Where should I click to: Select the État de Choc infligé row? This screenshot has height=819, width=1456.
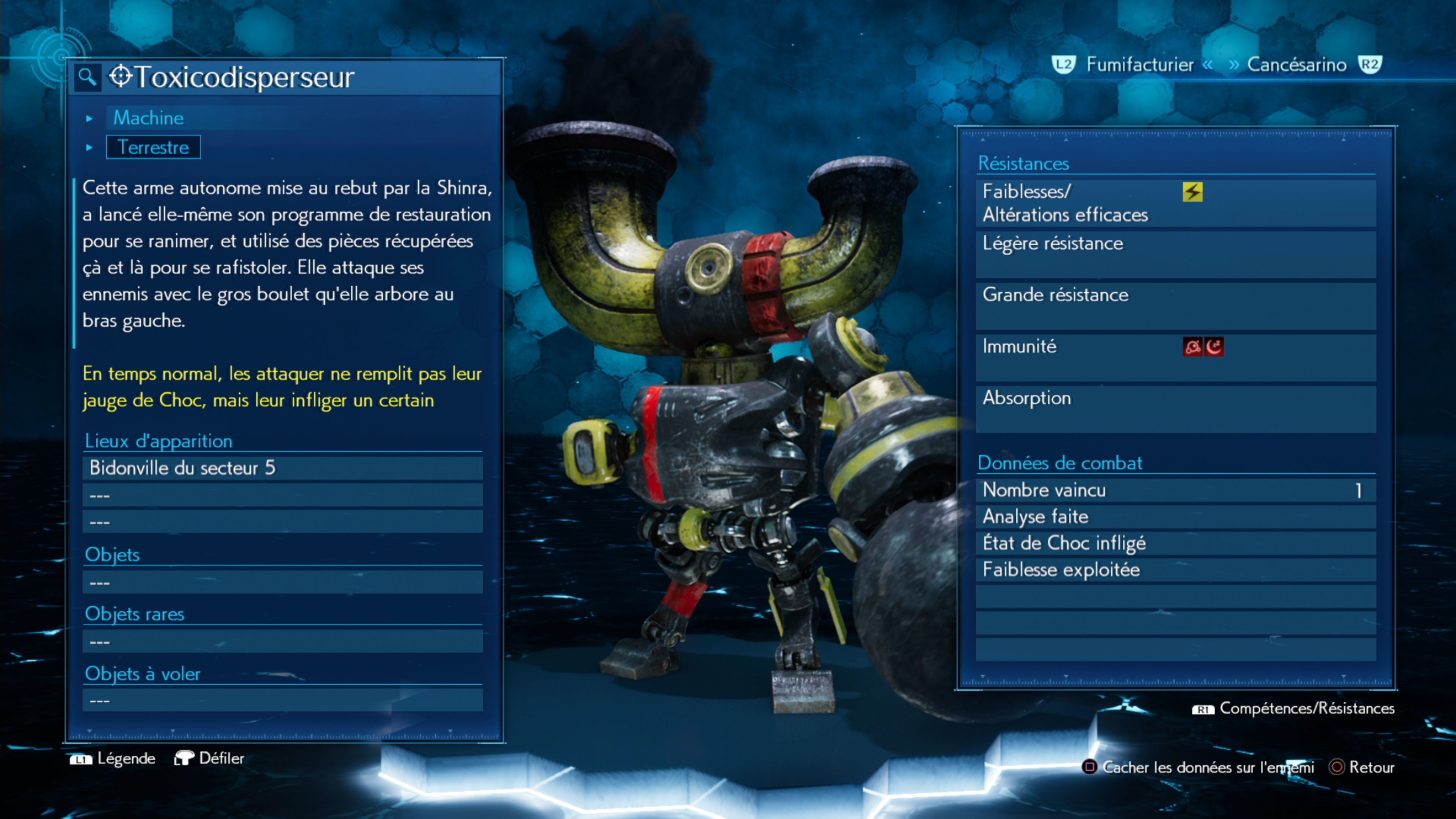click(x=1176, y=543)
